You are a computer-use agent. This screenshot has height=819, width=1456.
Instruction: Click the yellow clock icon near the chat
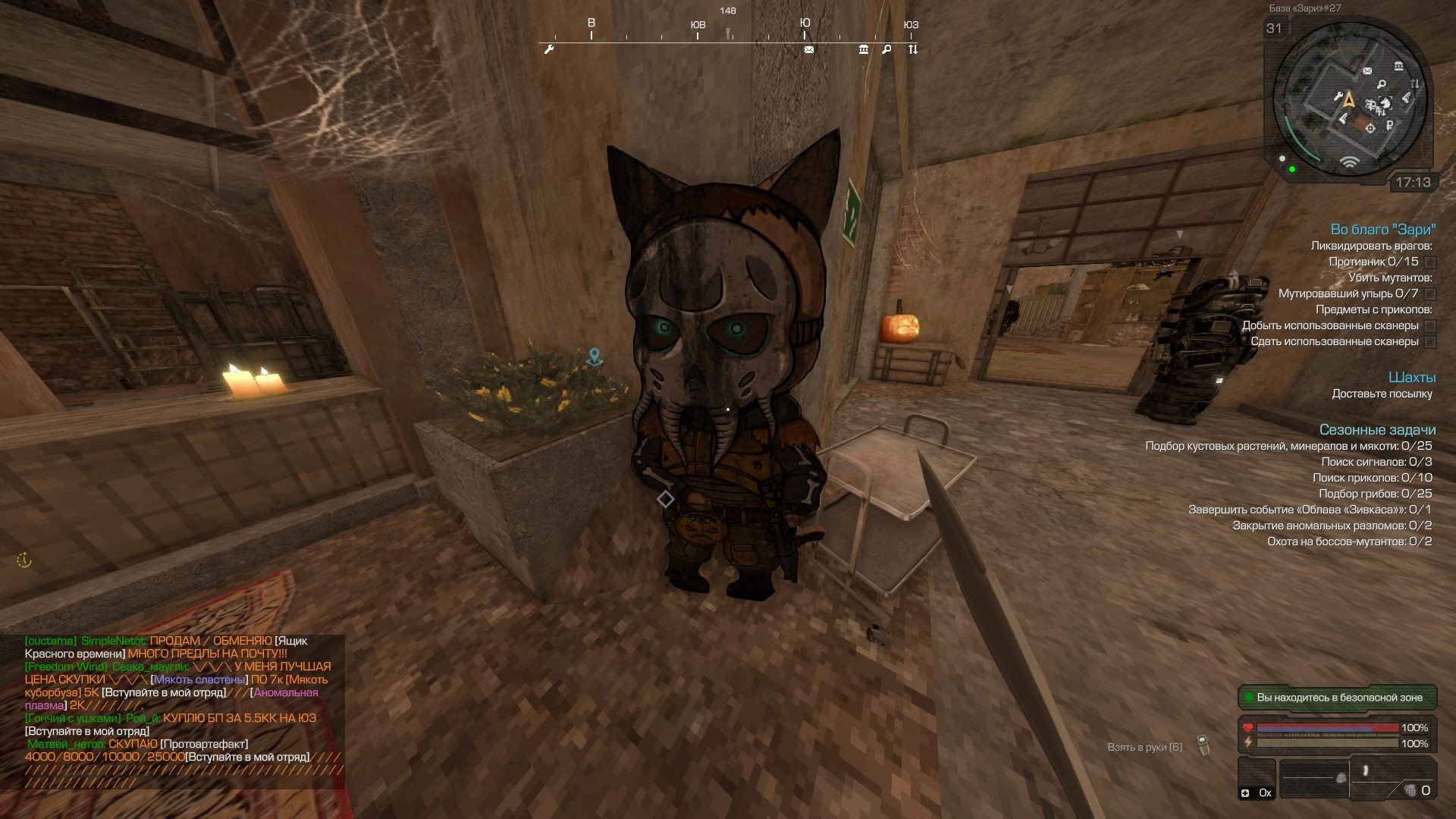24,560
